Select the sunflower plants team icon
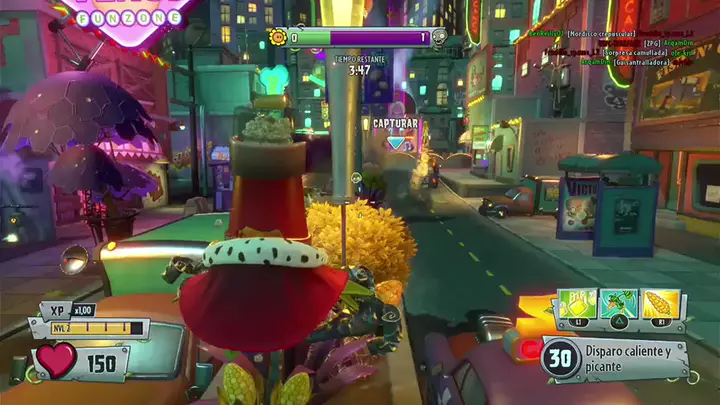The width and height of the screenshot is (720, 405). tap(277, 38)
